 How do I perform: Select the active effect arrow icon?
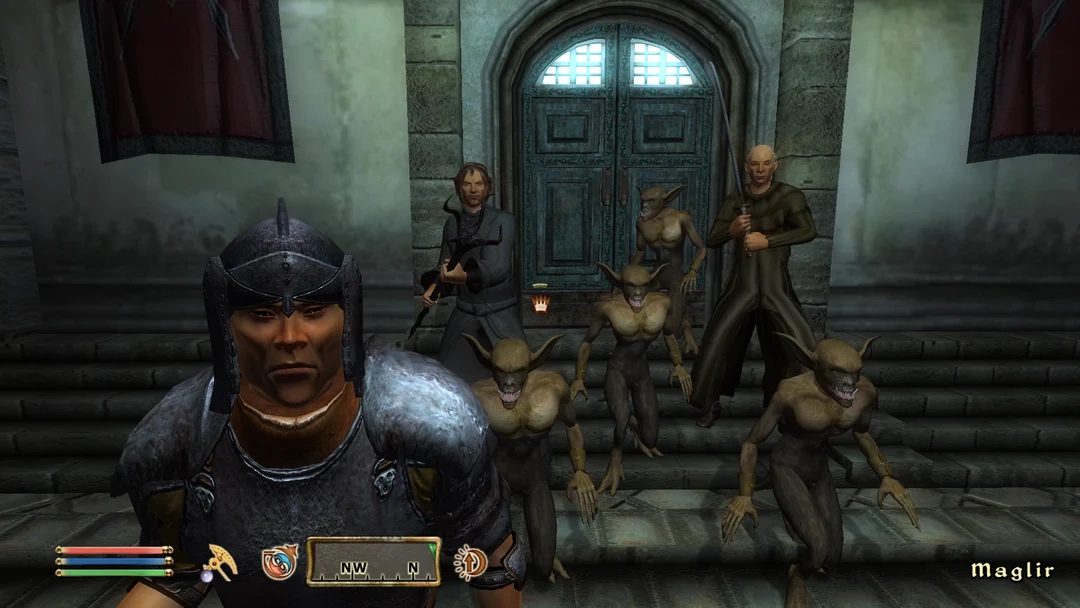pos(469,562)
